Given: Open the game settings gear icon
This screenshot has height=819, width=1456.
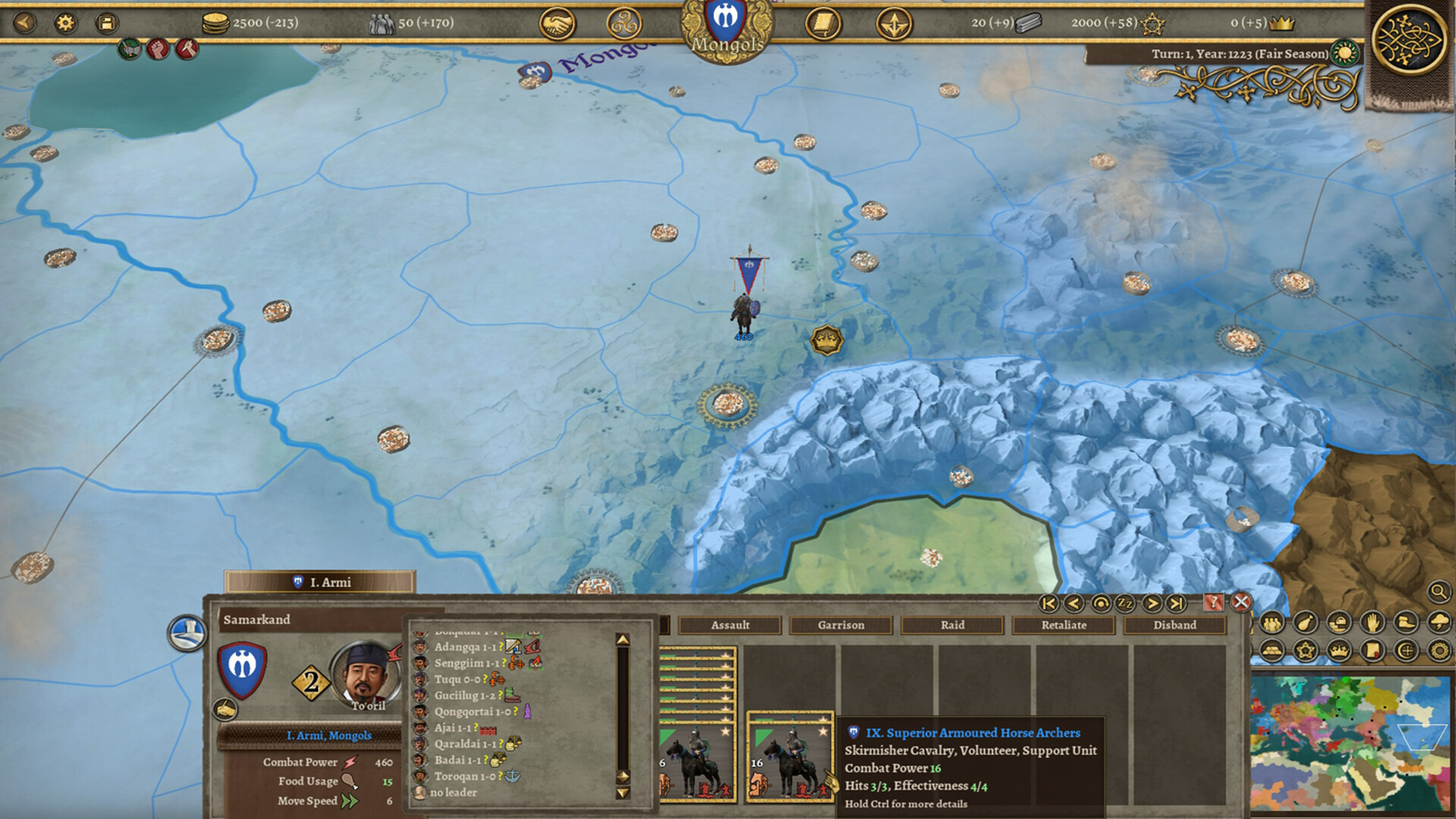Looking at the screenshot, I should click(67, 24).
